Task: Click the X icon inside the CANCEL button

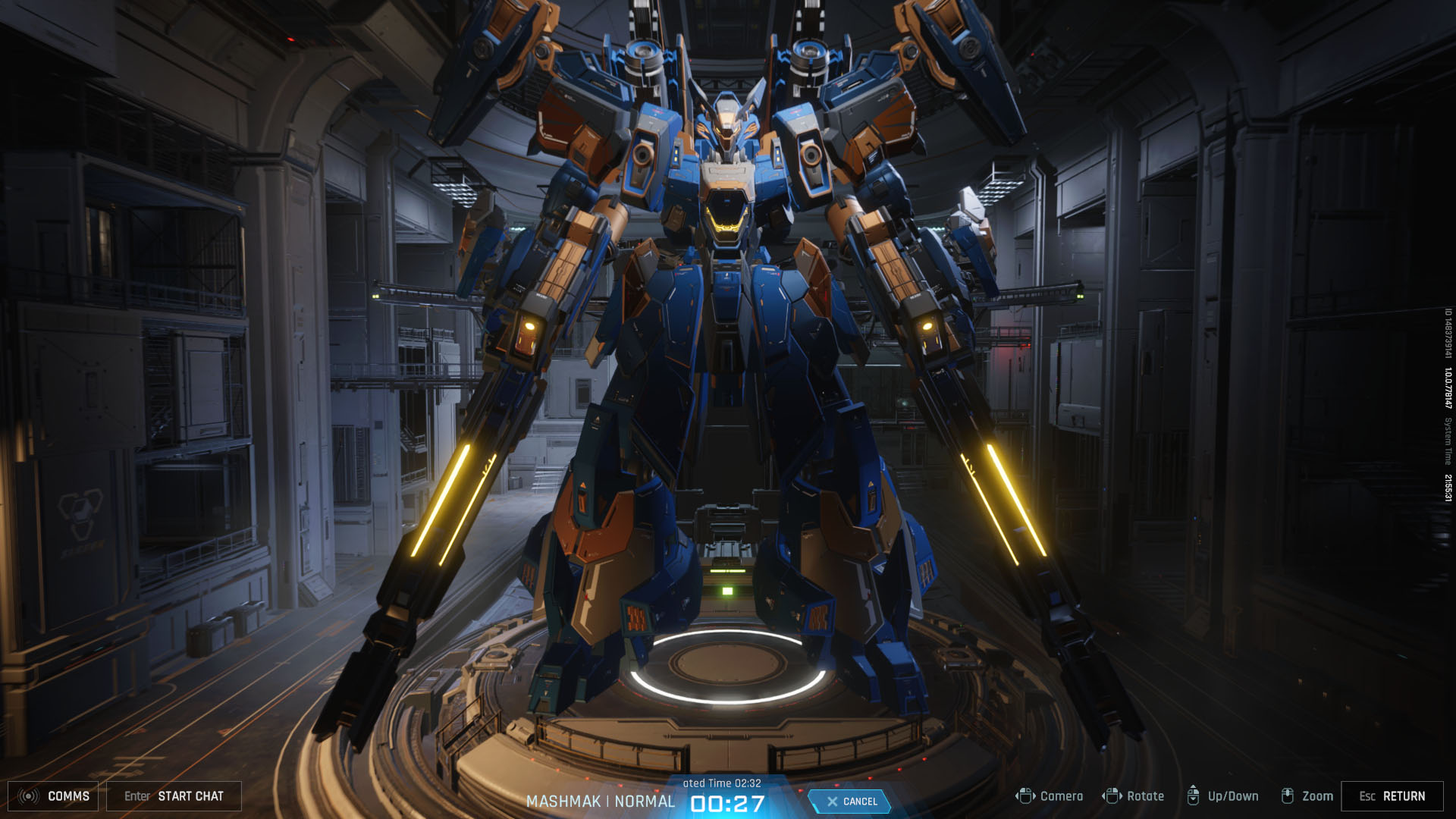Action: pos(832,800)
